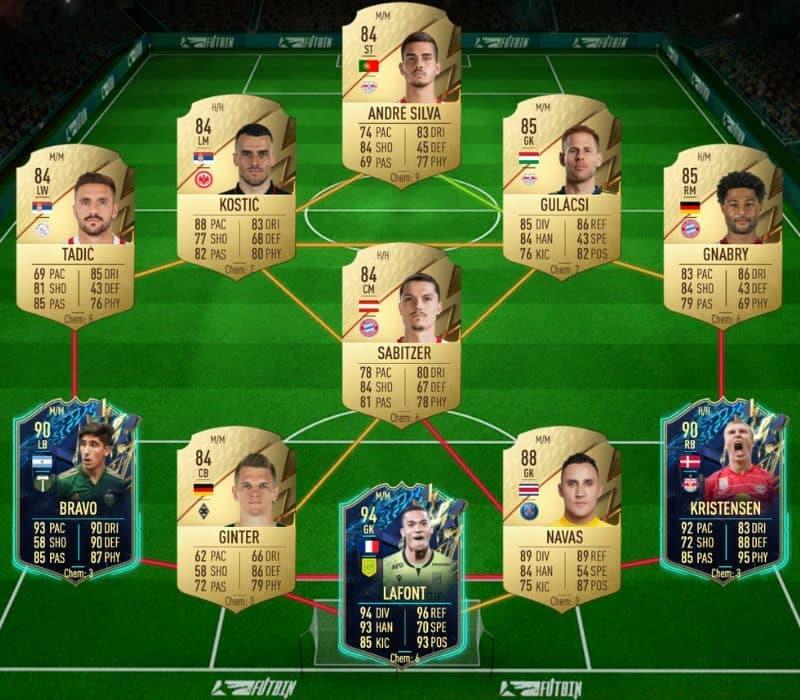Select the Sabitzer CM card

401,330
